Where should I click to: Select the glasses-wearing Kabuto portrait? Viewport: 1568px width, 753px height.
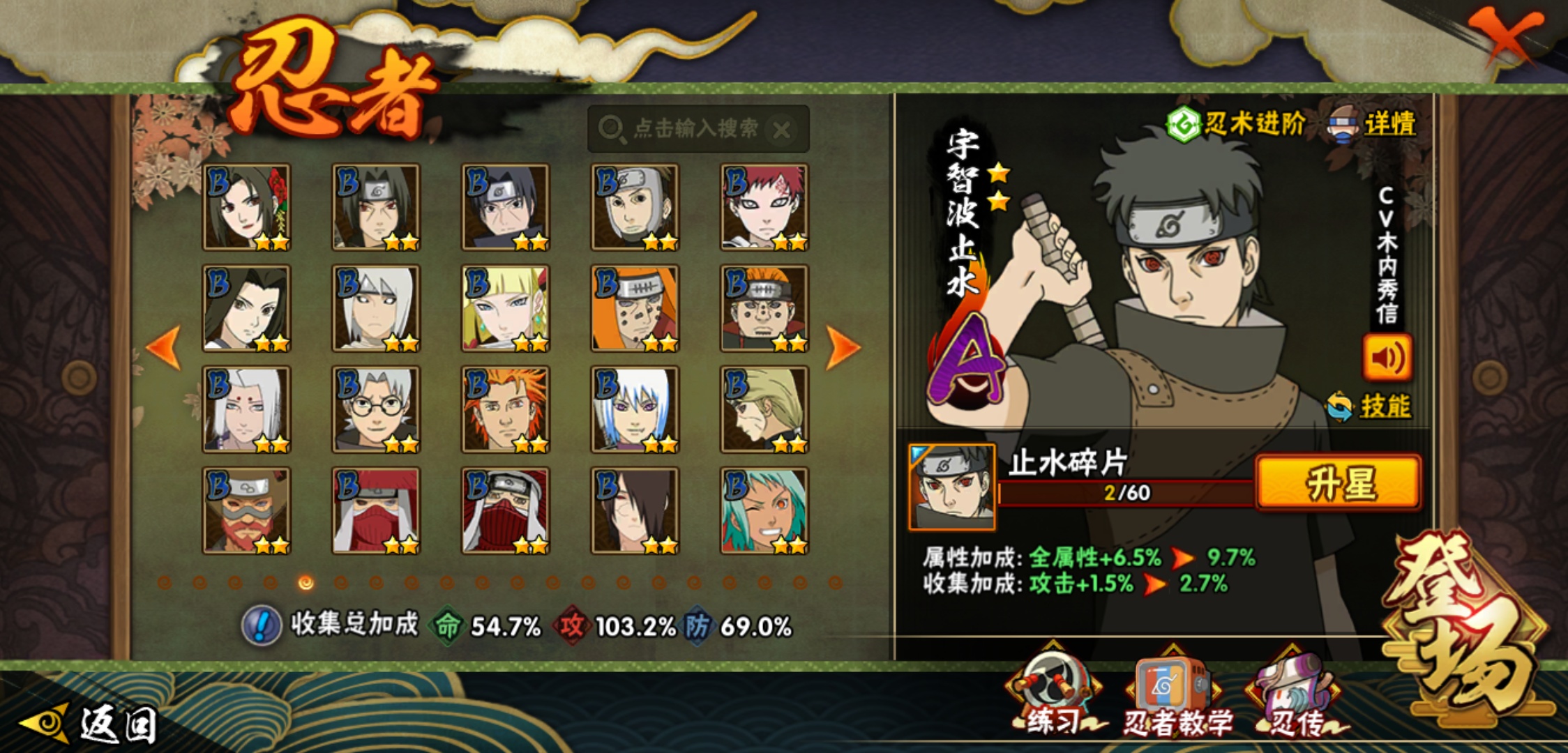[x=376, y=409]
